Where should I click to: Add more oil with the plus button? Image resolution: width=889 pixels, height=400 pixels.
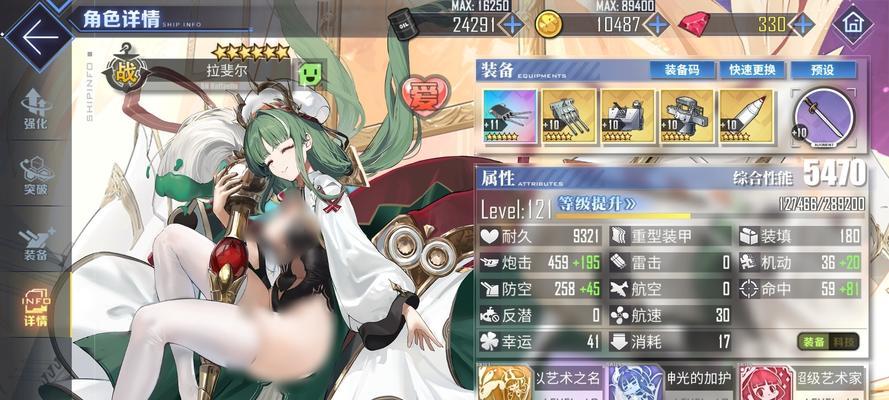(x=512, y=24)
